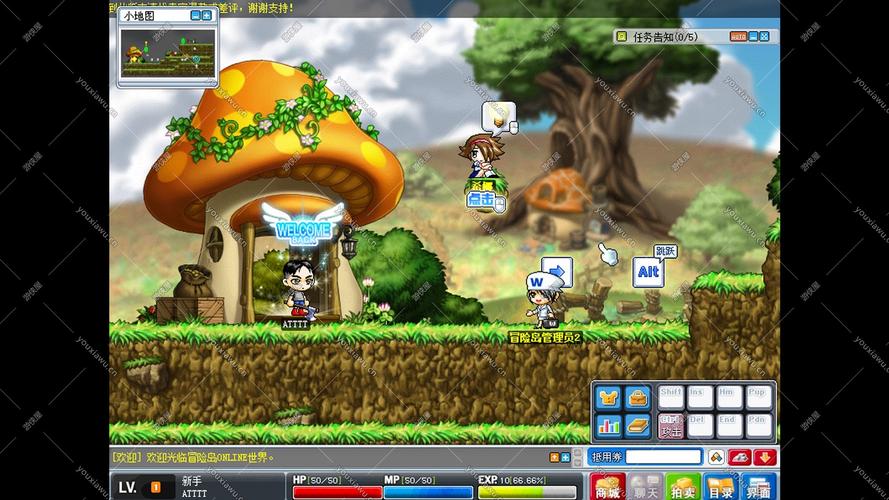The width and height of the screenshot is (889, 500).
Task: Click the diamond icon beside the 抵用券 field
Action: click(716, 457)
